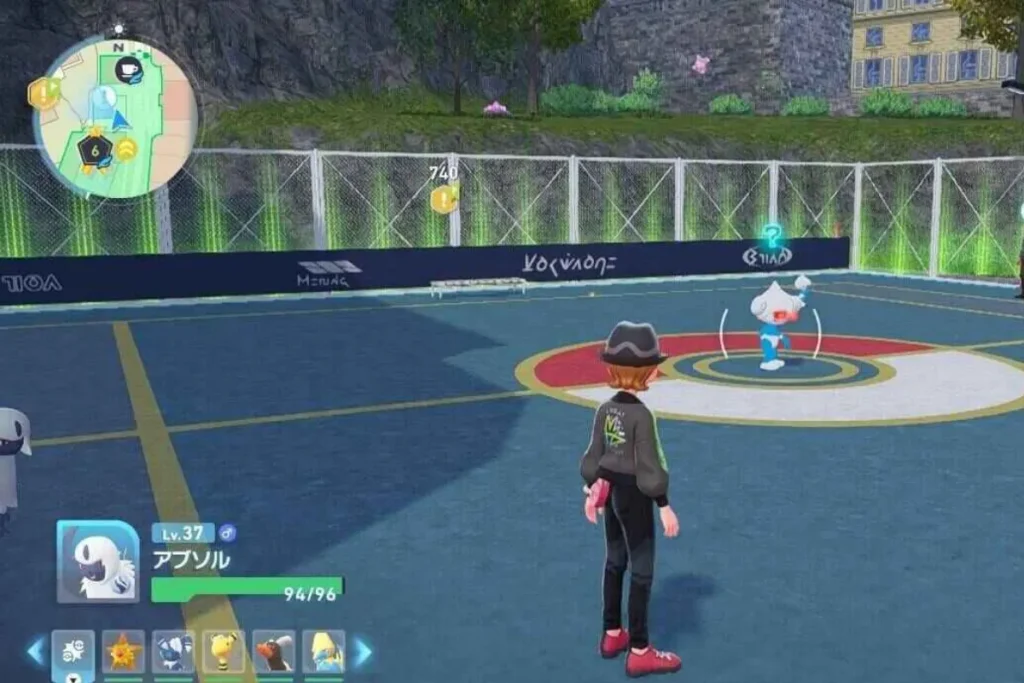
Task: Switch to the Houndour party slot
Action: click(x=273, y=652)
